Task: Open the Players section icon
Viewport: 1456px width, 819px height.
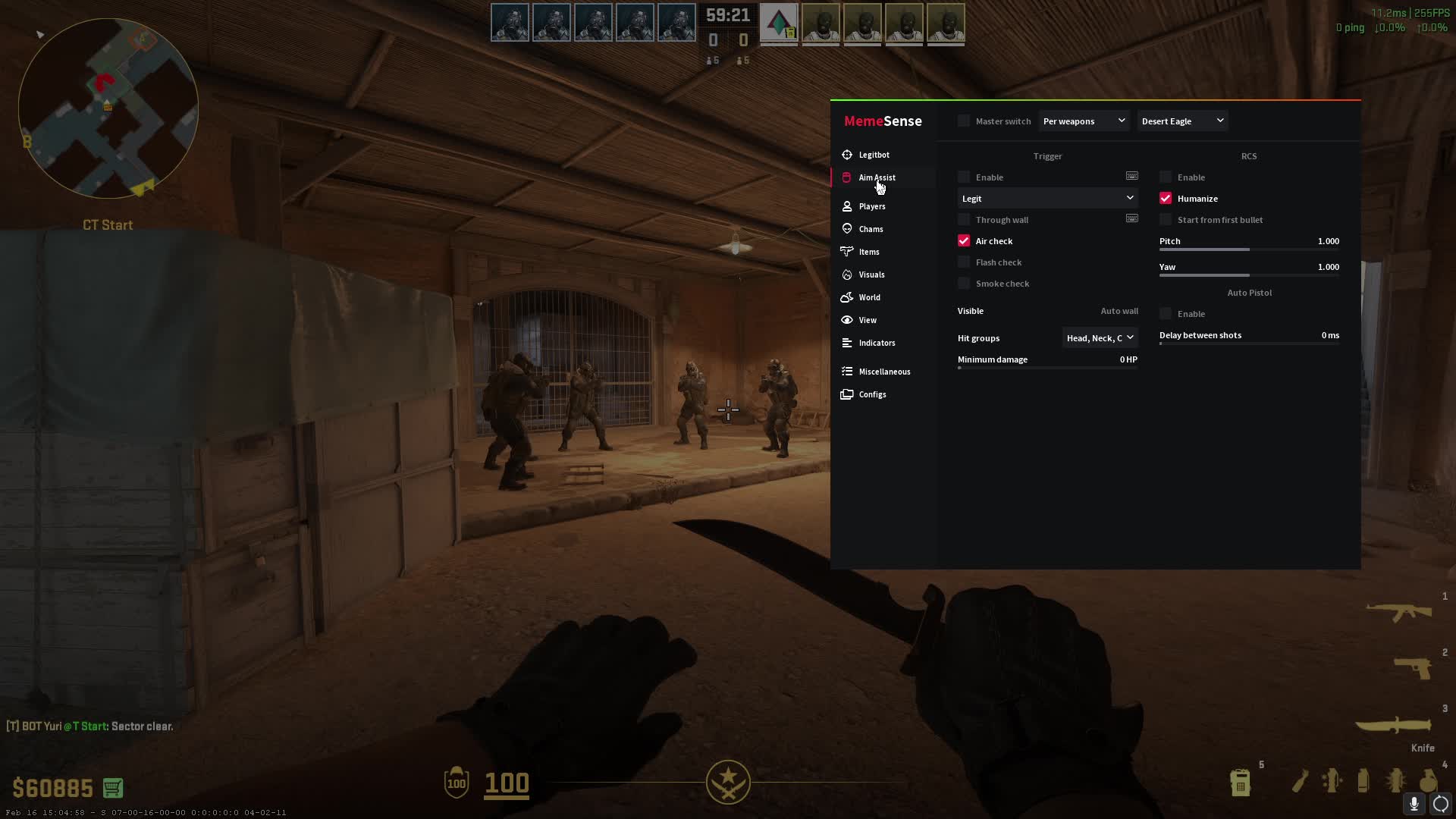Action: [x=847, y=206]
